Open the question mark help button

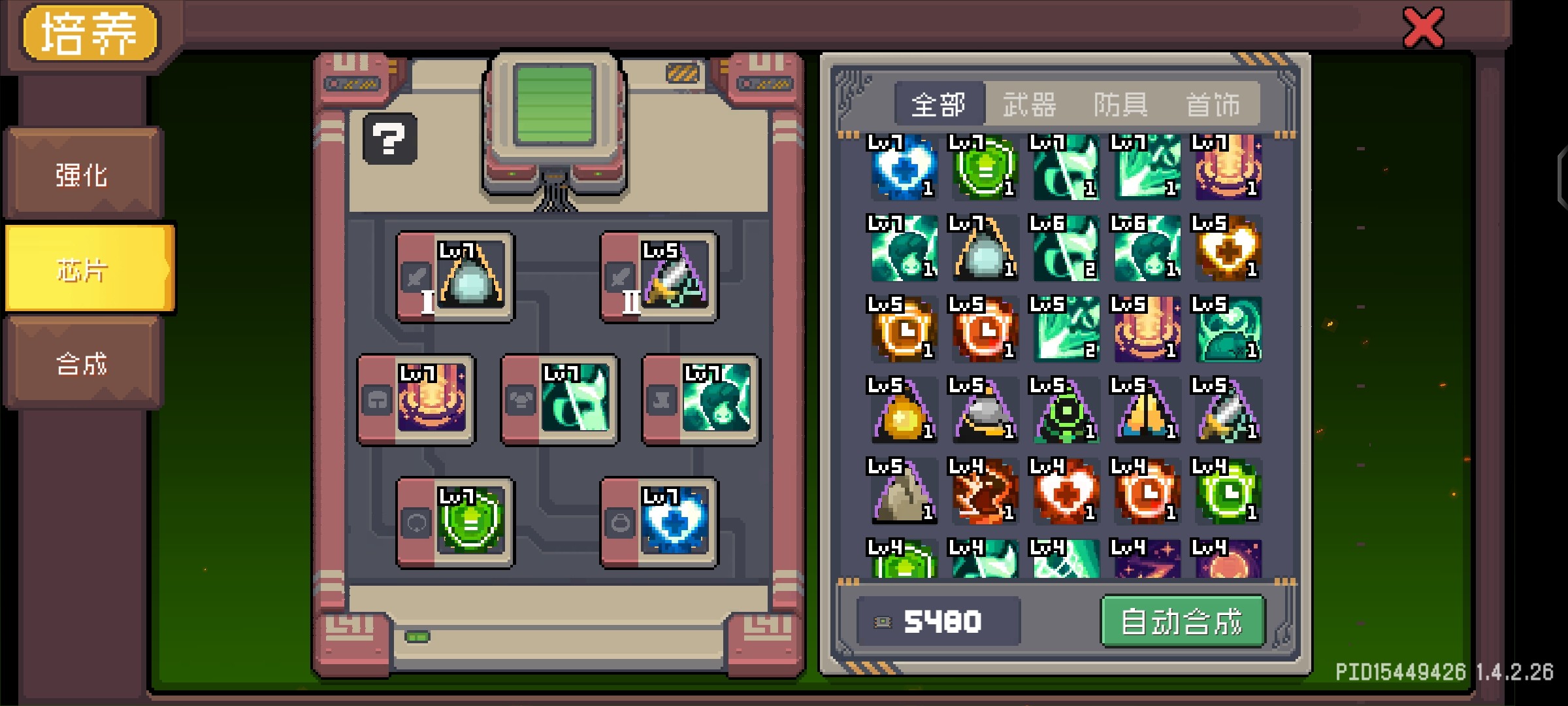point(389,139)
